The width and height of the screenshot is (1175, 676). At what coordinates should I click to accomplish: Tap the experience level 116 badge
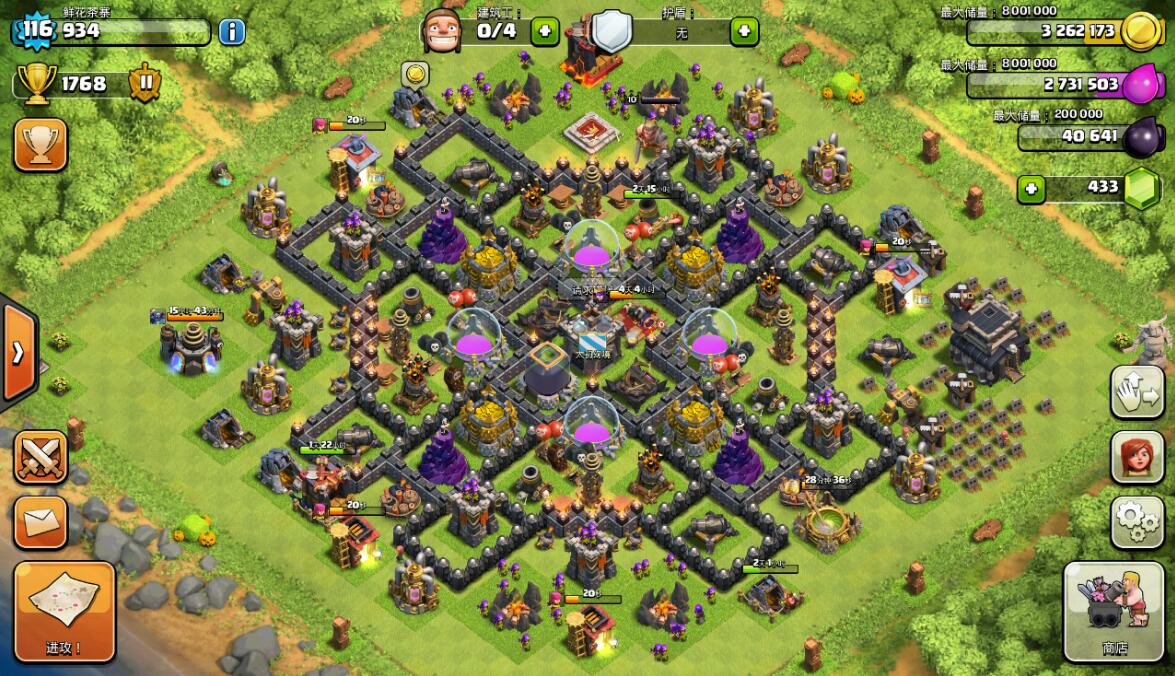coord(36,30)
